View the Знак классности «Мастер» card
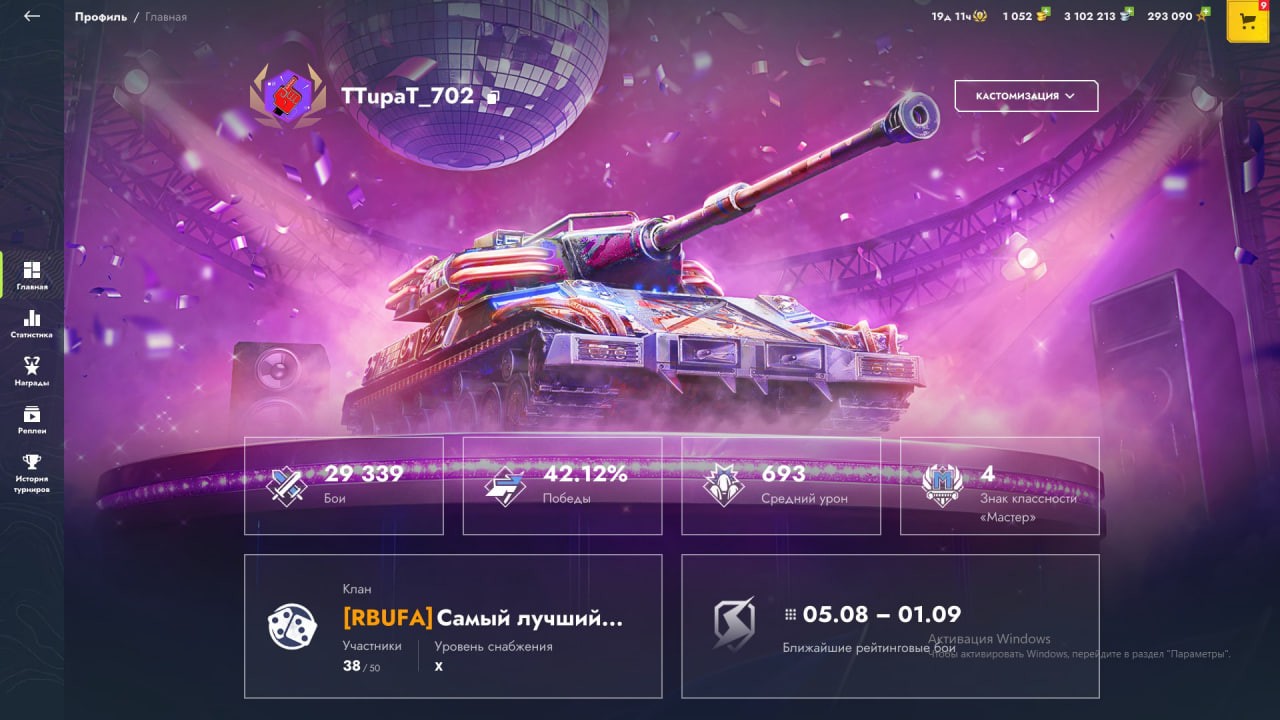Image resolution: width=1280 pixels, height=720 pixels. (x=999, y=485)
